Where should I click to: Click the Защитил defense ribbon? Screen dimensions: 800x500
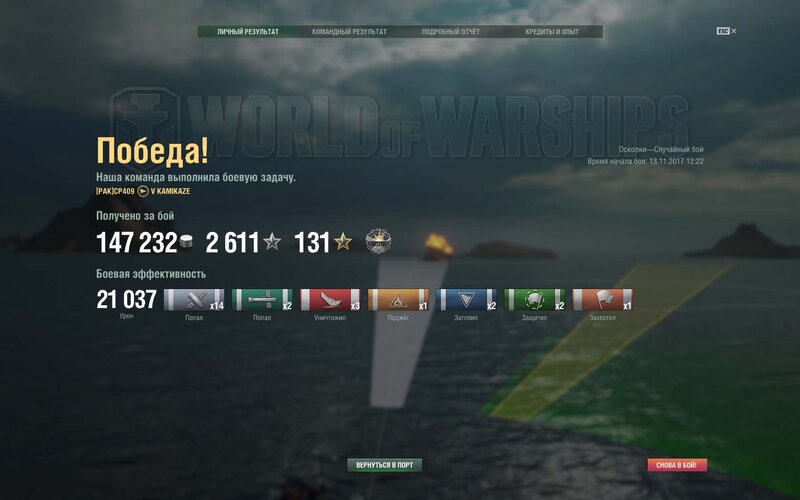point(534,300)
